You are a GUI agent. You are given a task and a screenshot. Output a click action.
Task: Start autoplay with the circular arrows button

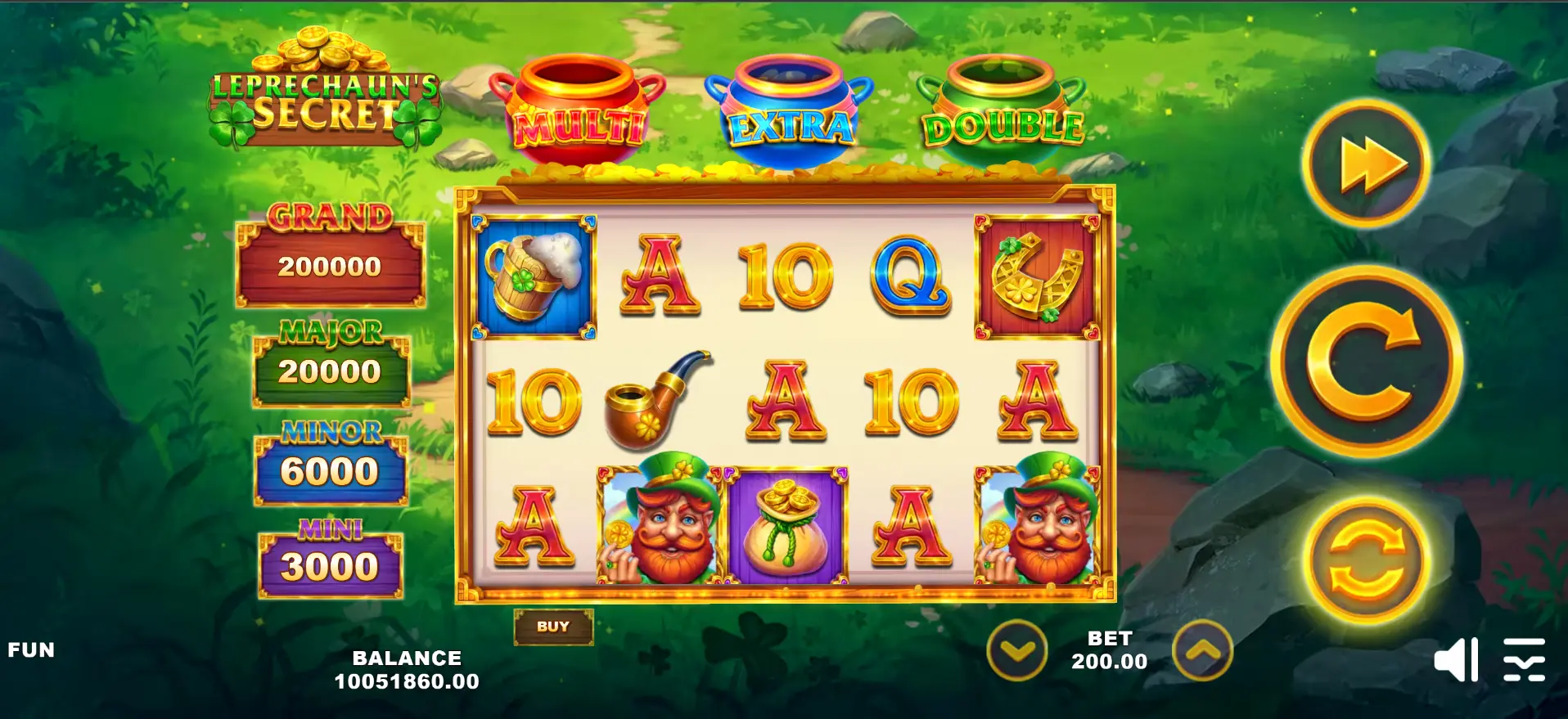pos(1366,561)
